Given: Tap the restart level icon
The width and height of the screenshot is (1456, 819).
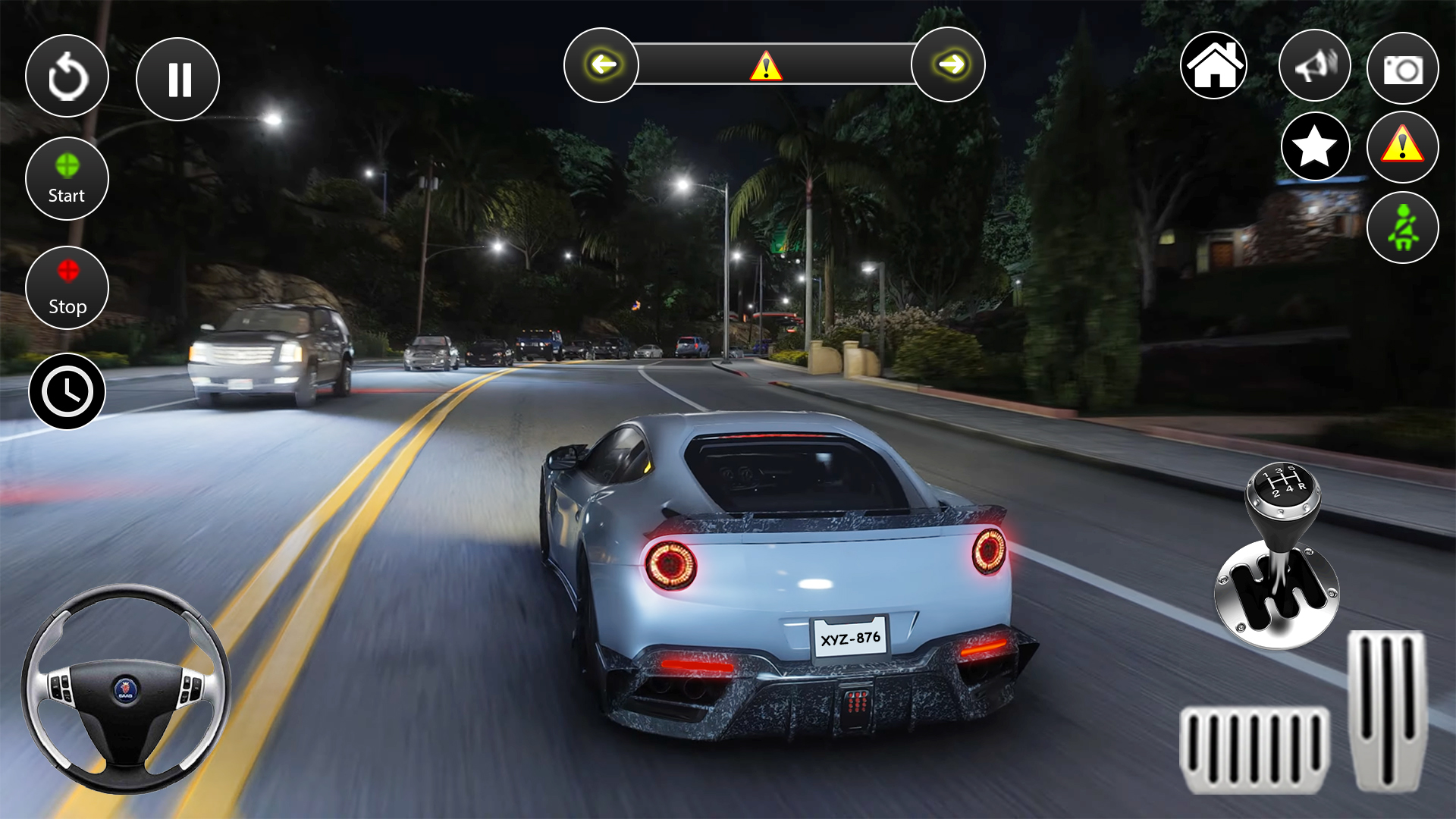Looking at the screenshot, I should (67, 76).
